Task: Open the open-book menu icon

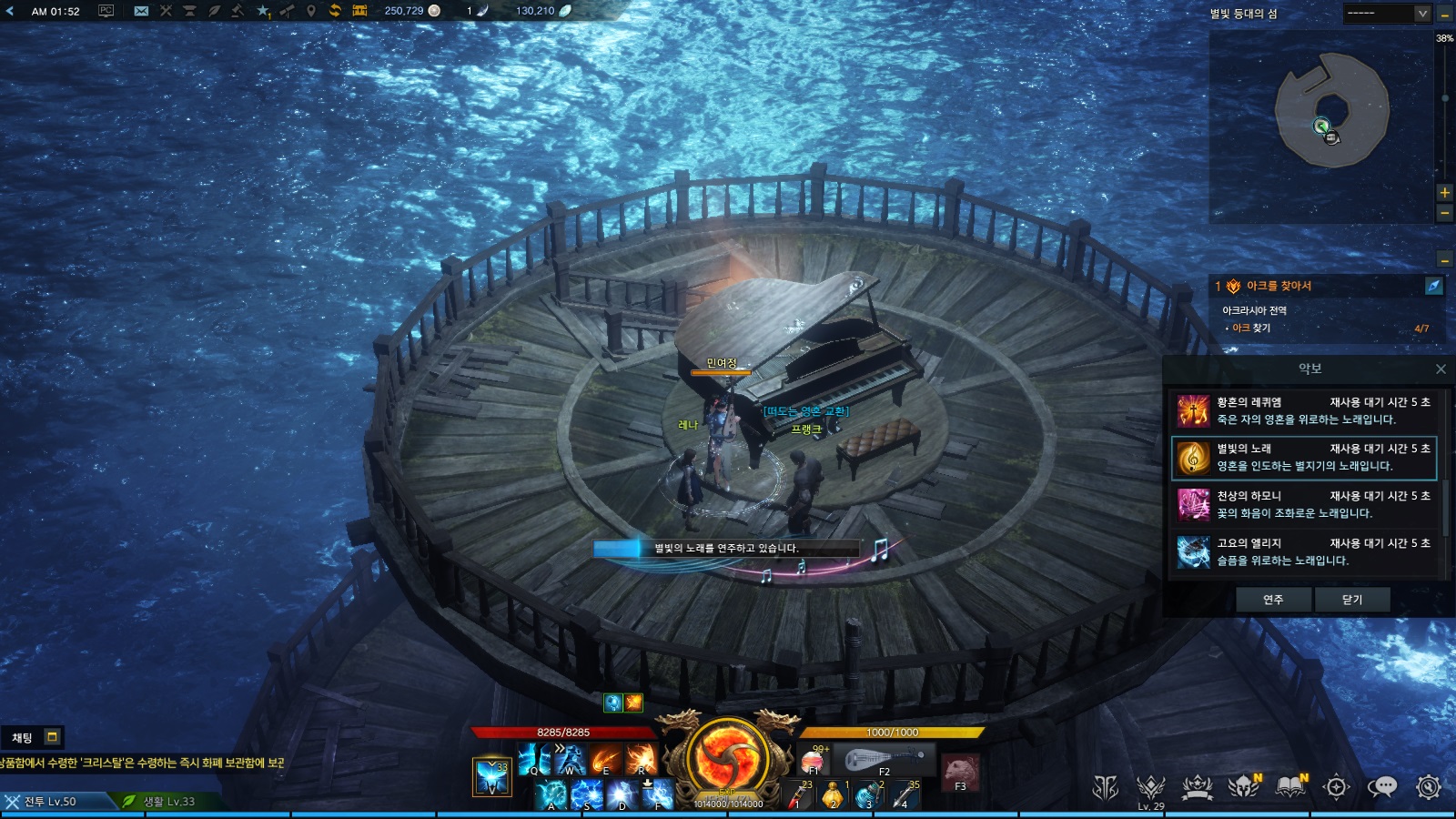Action: (1290, 787)
